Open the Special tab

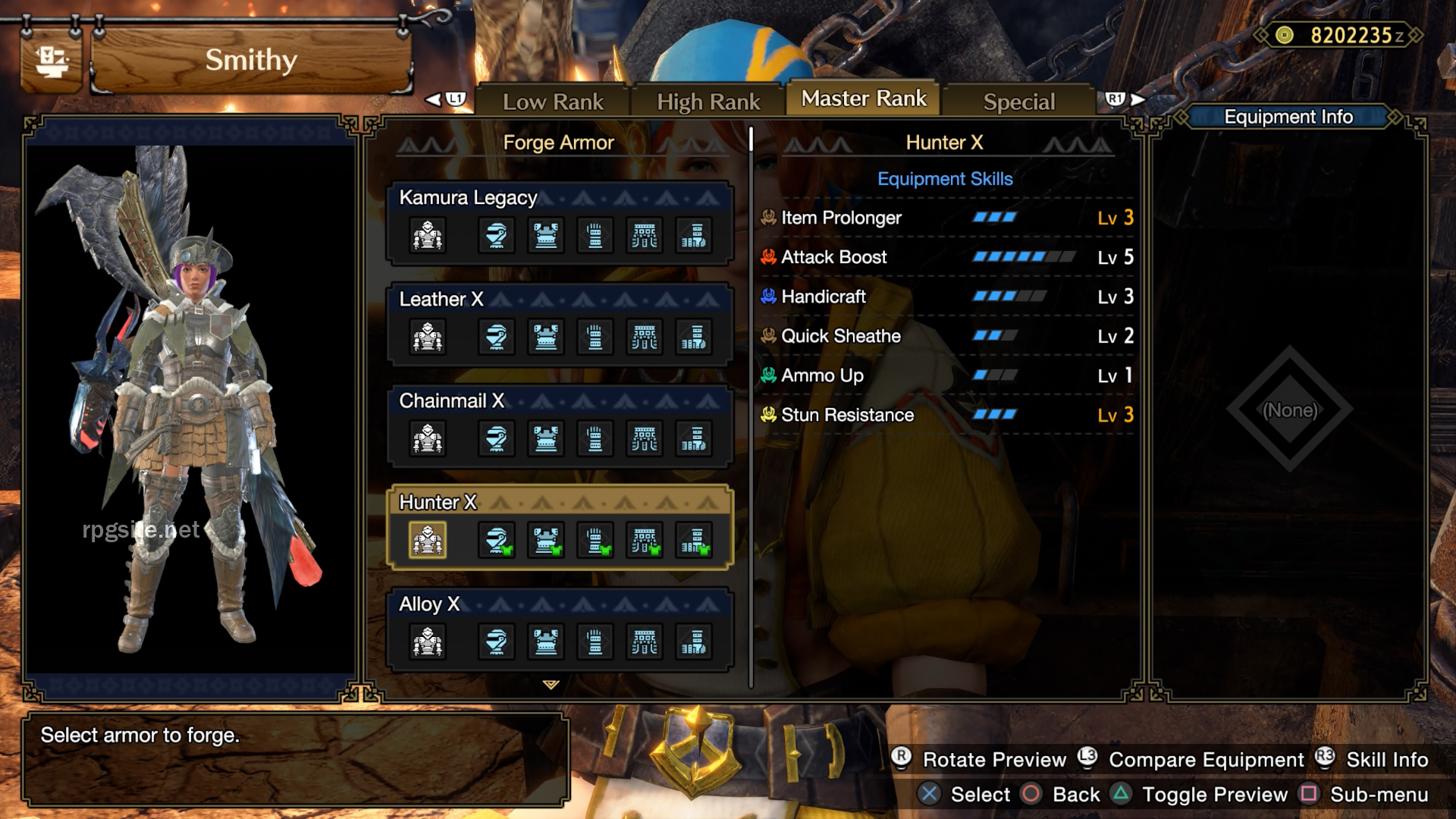(1018, 101)
